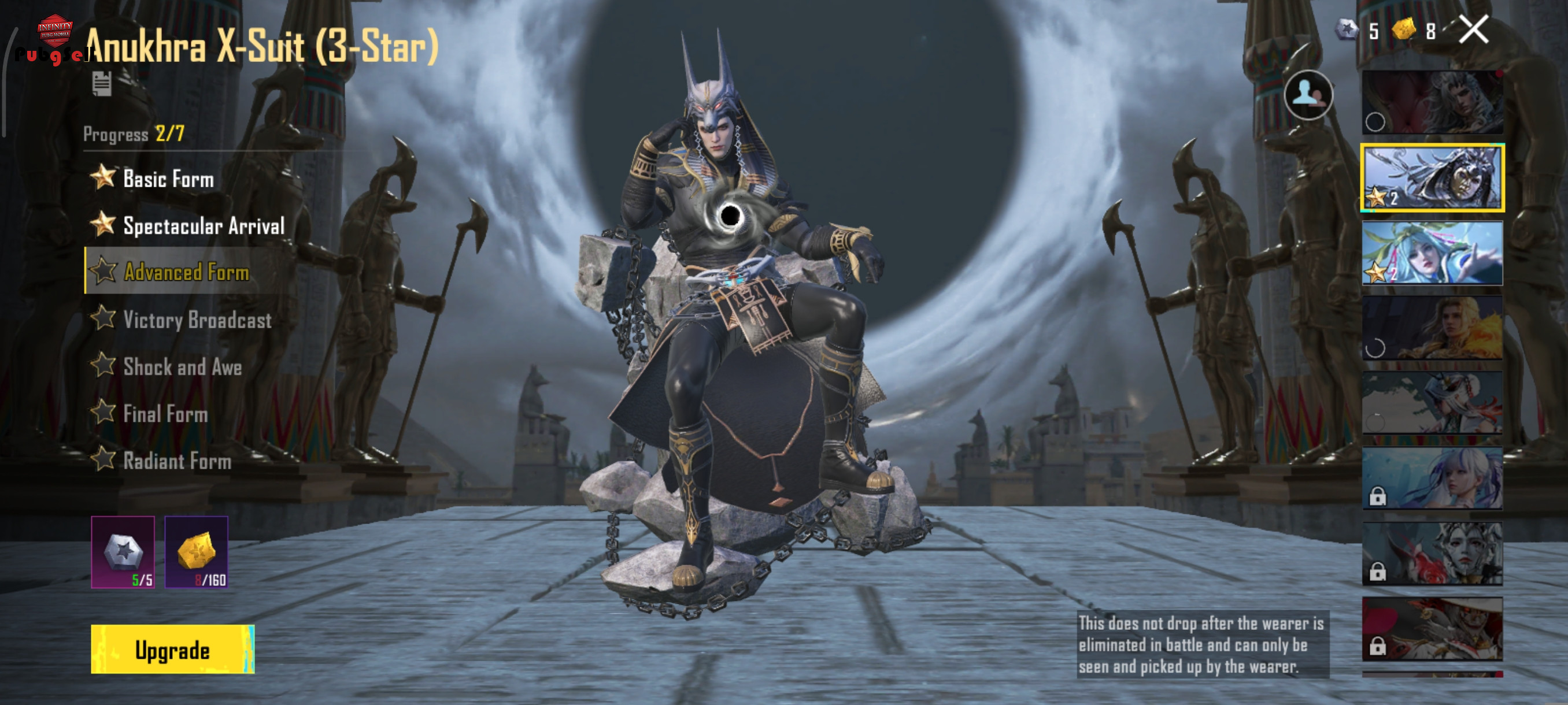Click the yellow Upgrade button

coord(172,649)
